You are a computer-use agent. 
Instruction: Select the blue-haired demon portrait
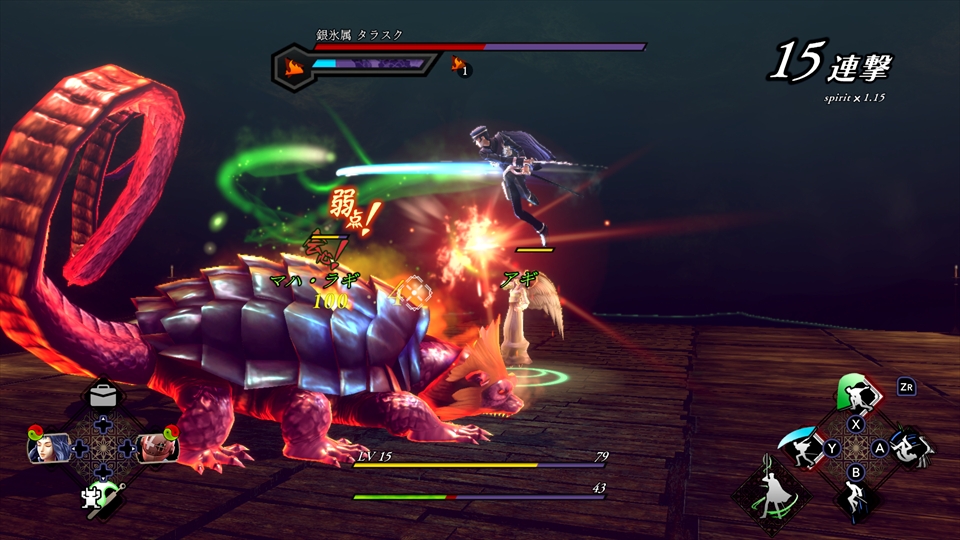tap(52, 447)
